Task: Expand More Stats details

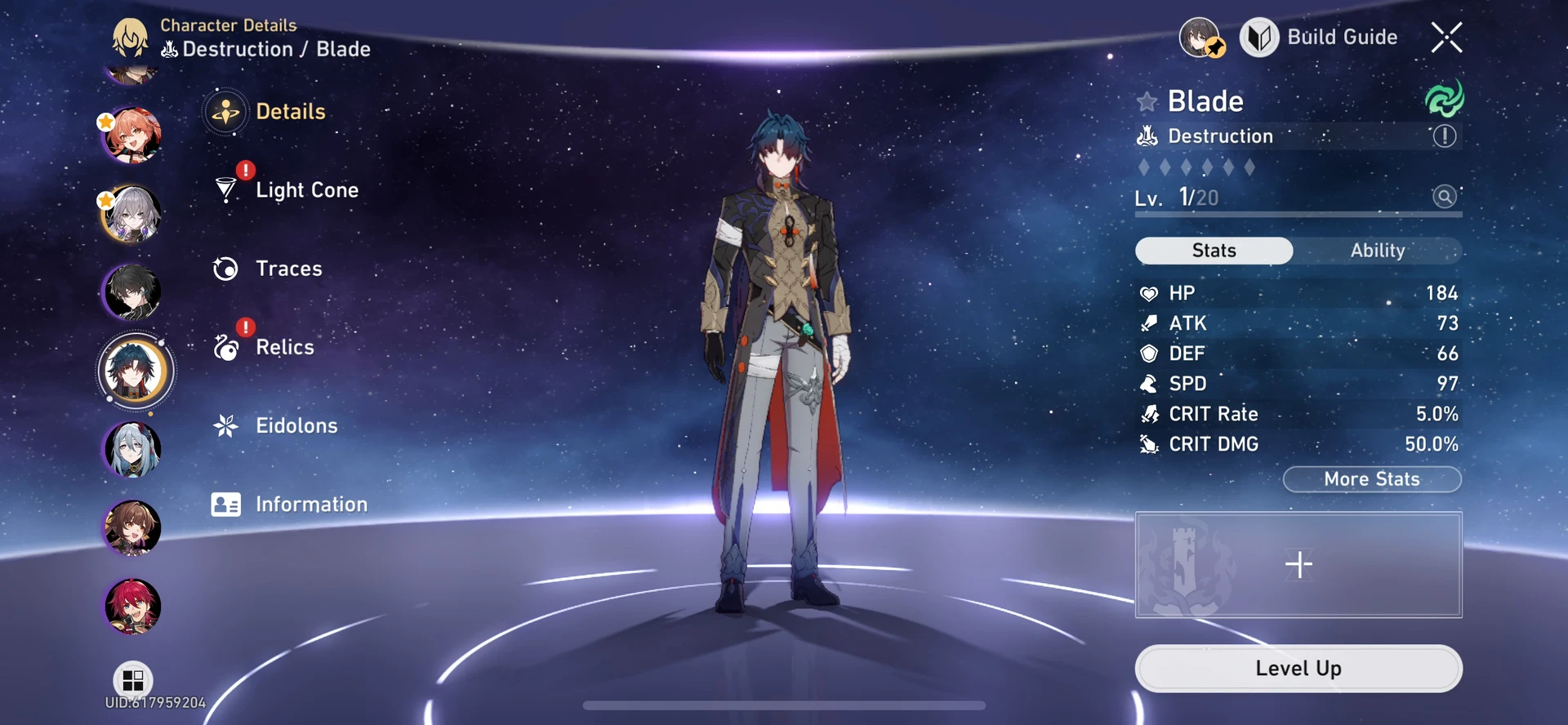Action: [x=1371, y=479]
